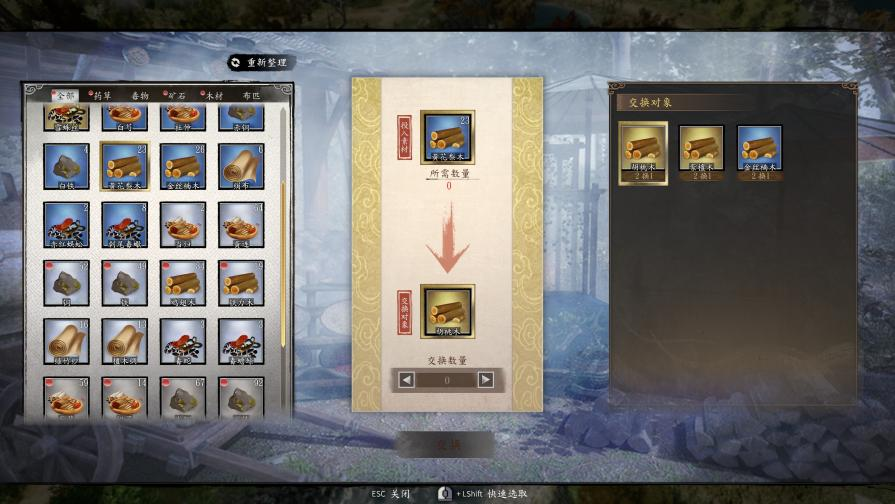895x504 pixels.
Task: Pick the 金丝楠木 slot with 28 count
Action: pyautogui.click(x=183, y=166)
